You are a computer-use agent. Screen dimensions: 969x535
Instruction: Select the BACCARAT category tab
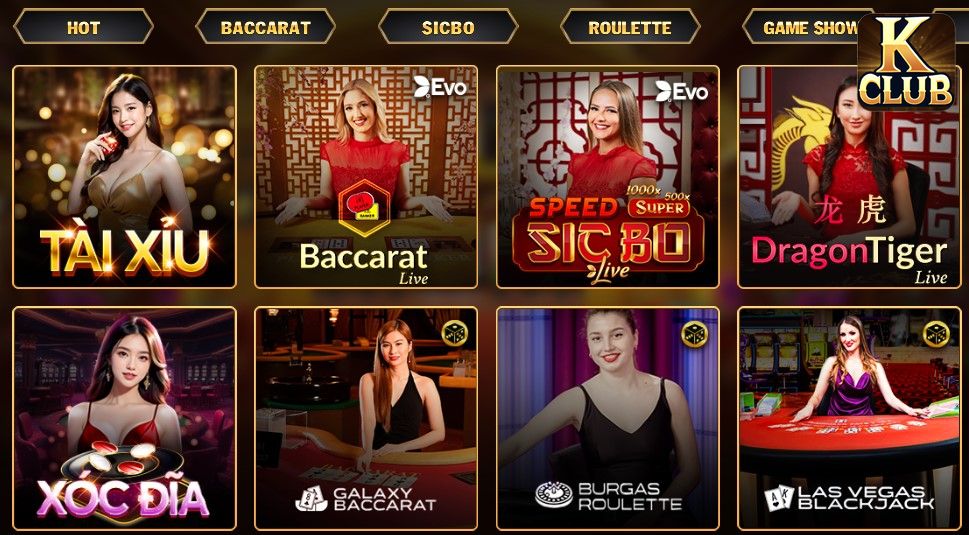tap(265, 27)
